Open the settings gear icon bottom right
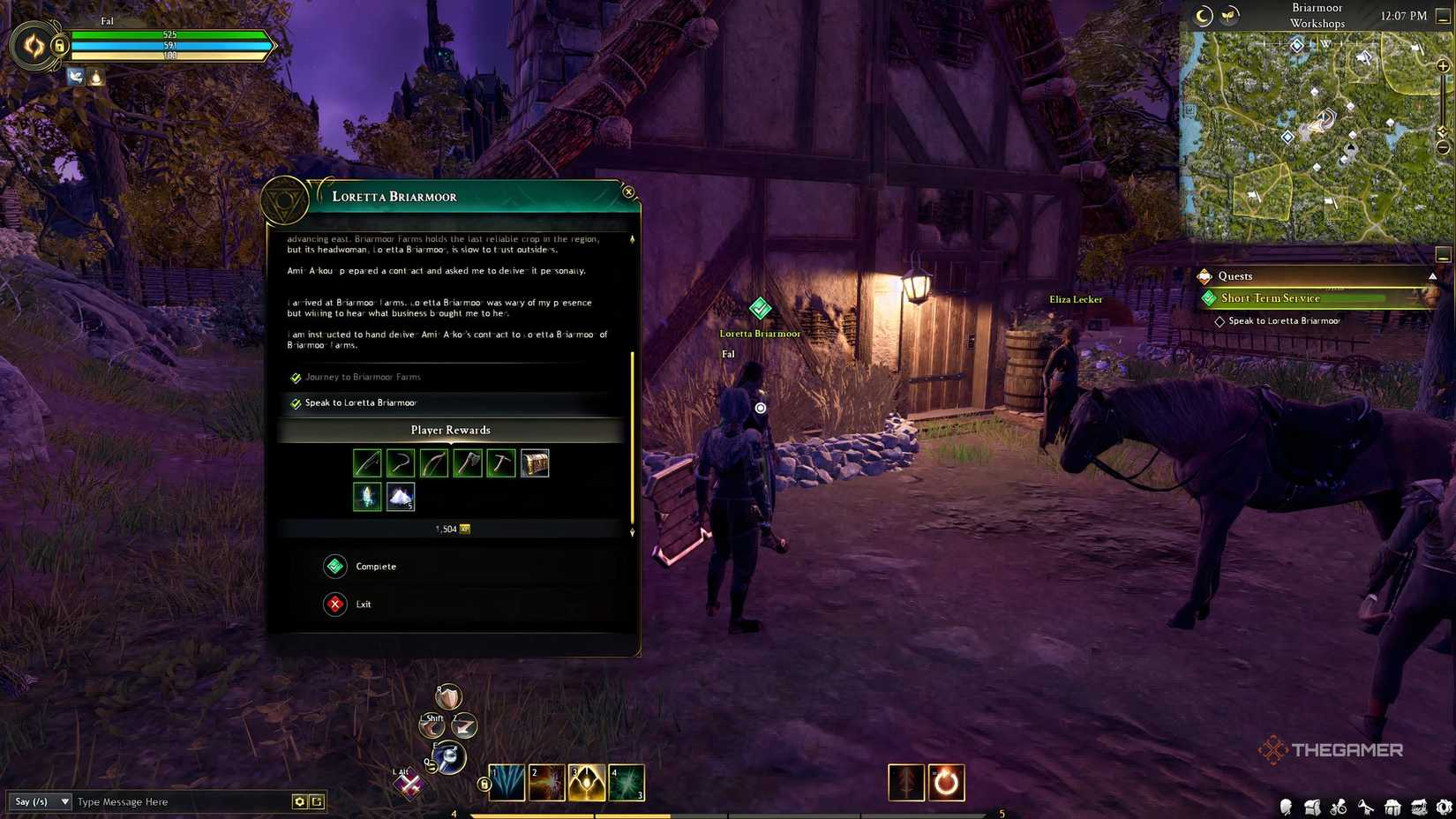 click(x=1445, y=806)
